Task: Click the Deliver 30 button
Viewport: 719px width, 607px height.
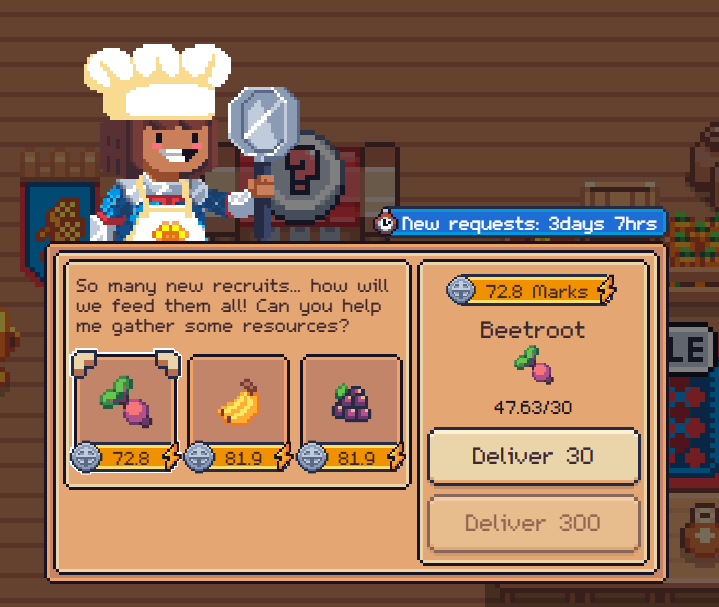Action: 533,456
